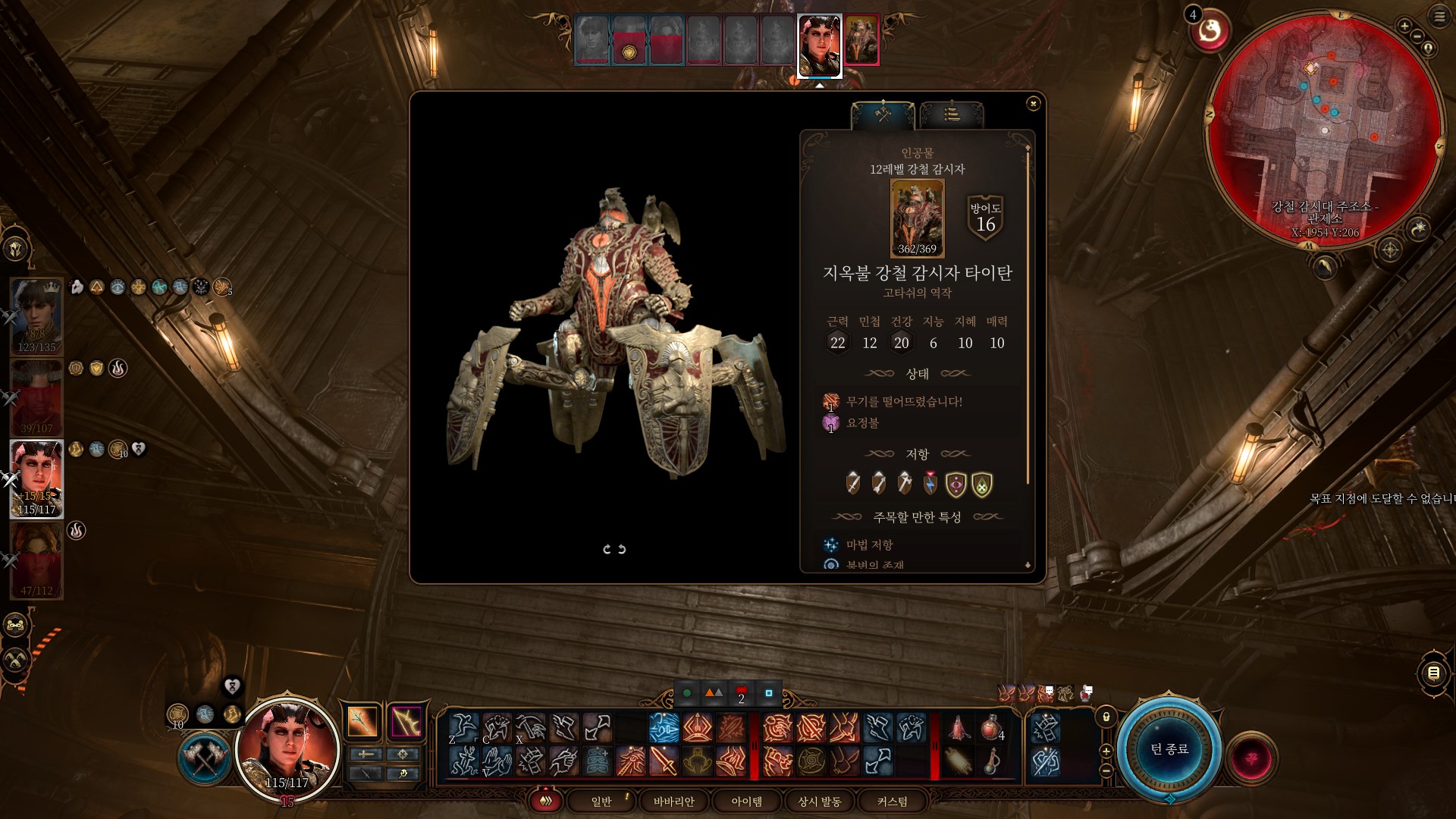
Task: Switch to the examine panel's list tab
Action: tap(952, 115)
